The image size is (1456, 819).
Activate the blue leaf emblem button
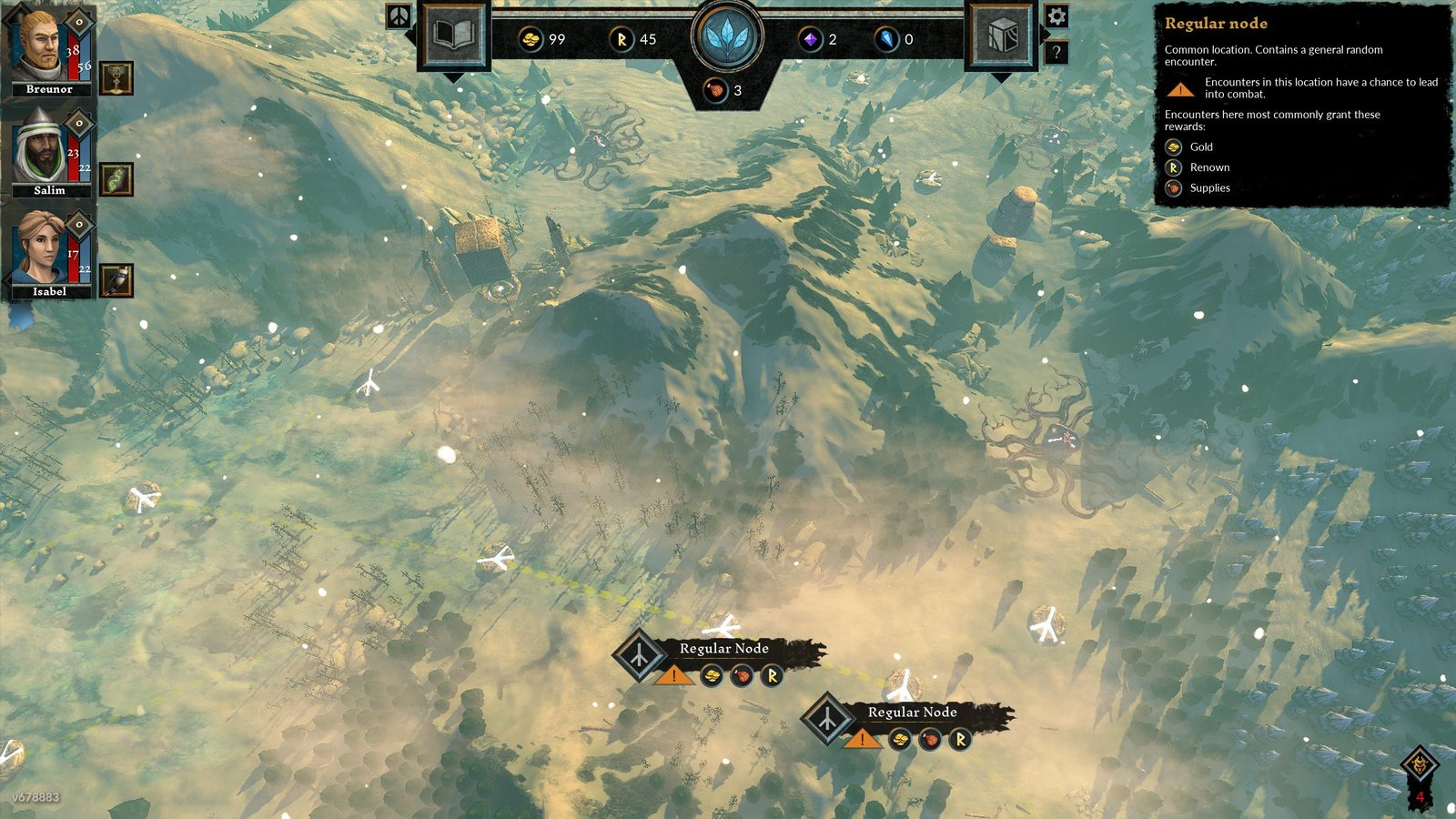tap(727, 38)
